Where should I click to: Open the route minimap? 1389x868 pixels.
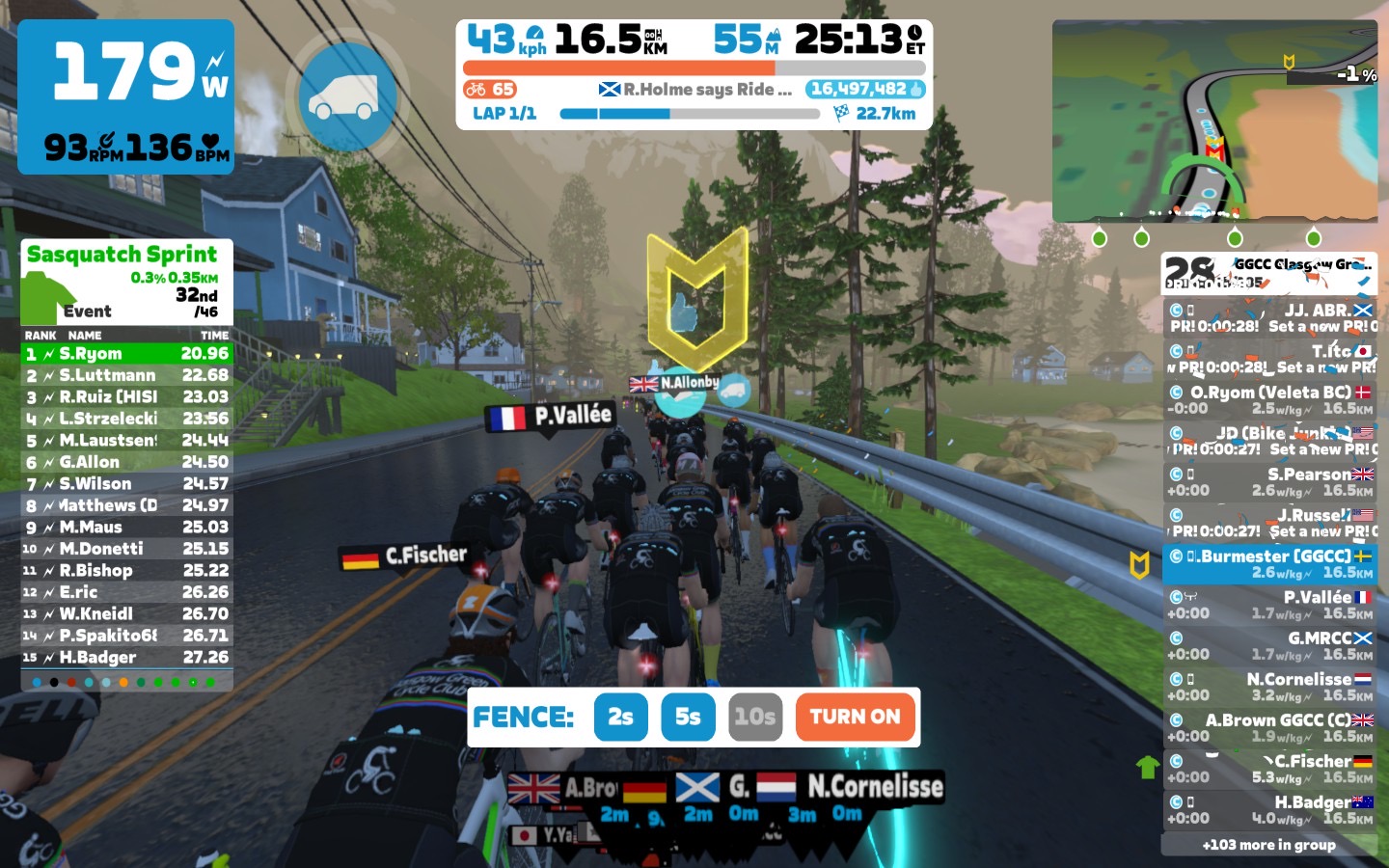(x=1213, y=122)
